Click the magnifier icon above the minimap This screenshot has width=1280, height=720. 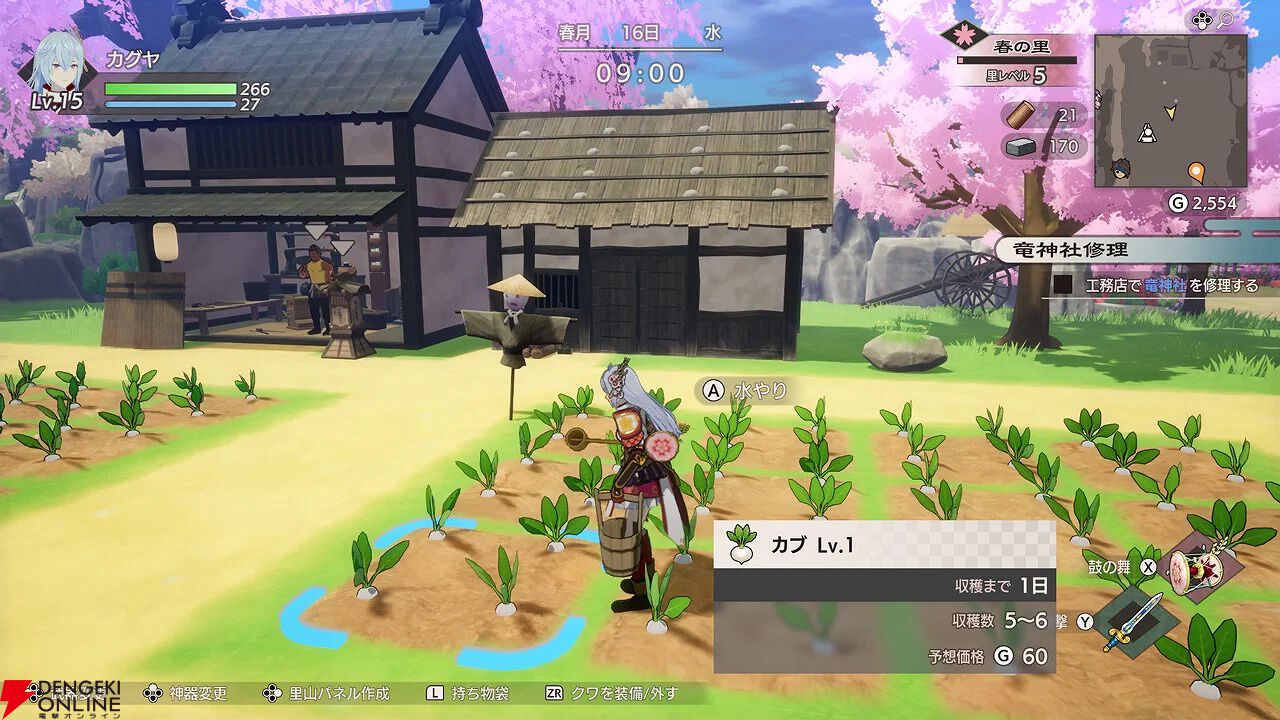coord(1224,20)
